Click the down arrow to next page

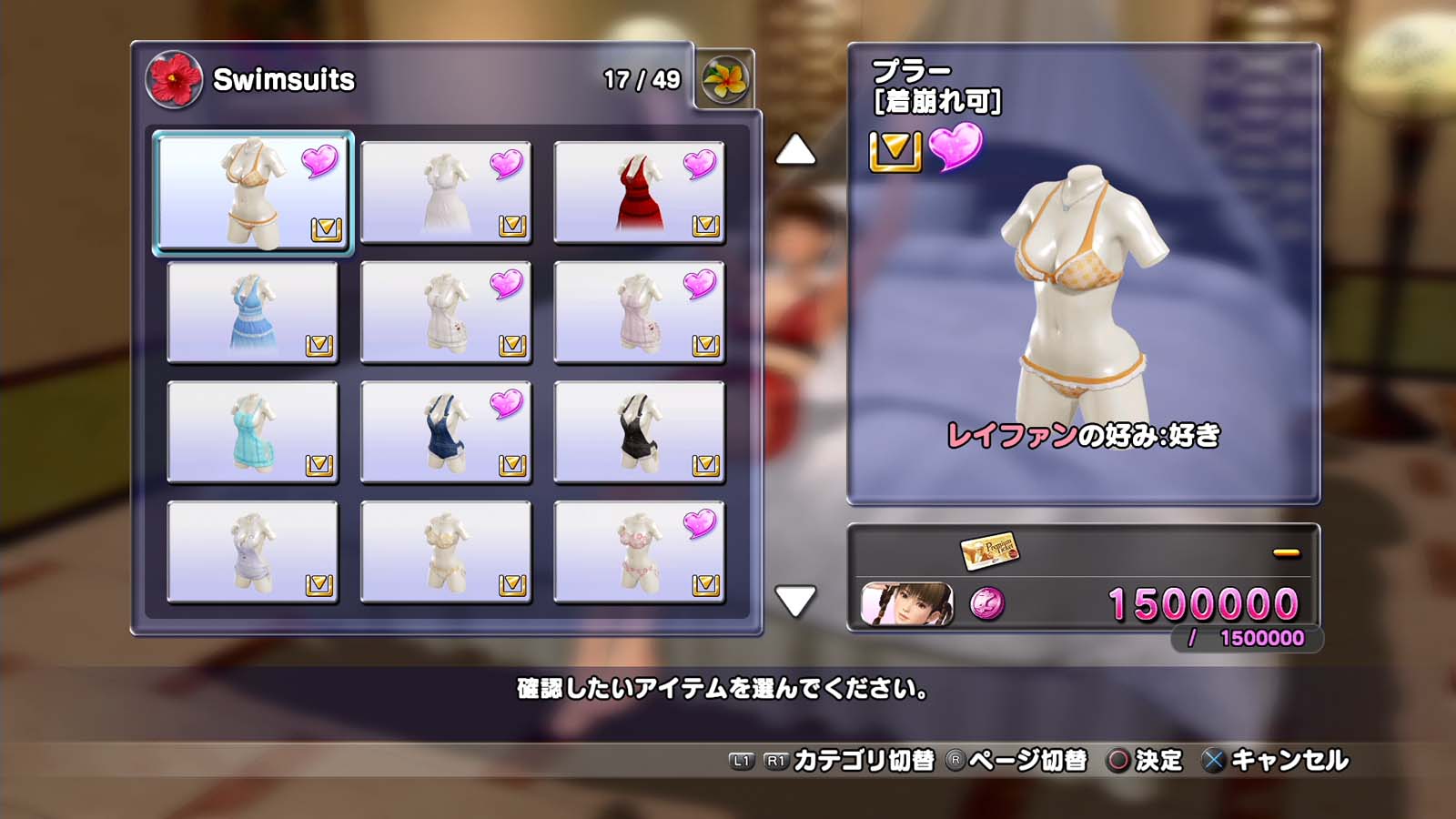click(x=795, y=601)
